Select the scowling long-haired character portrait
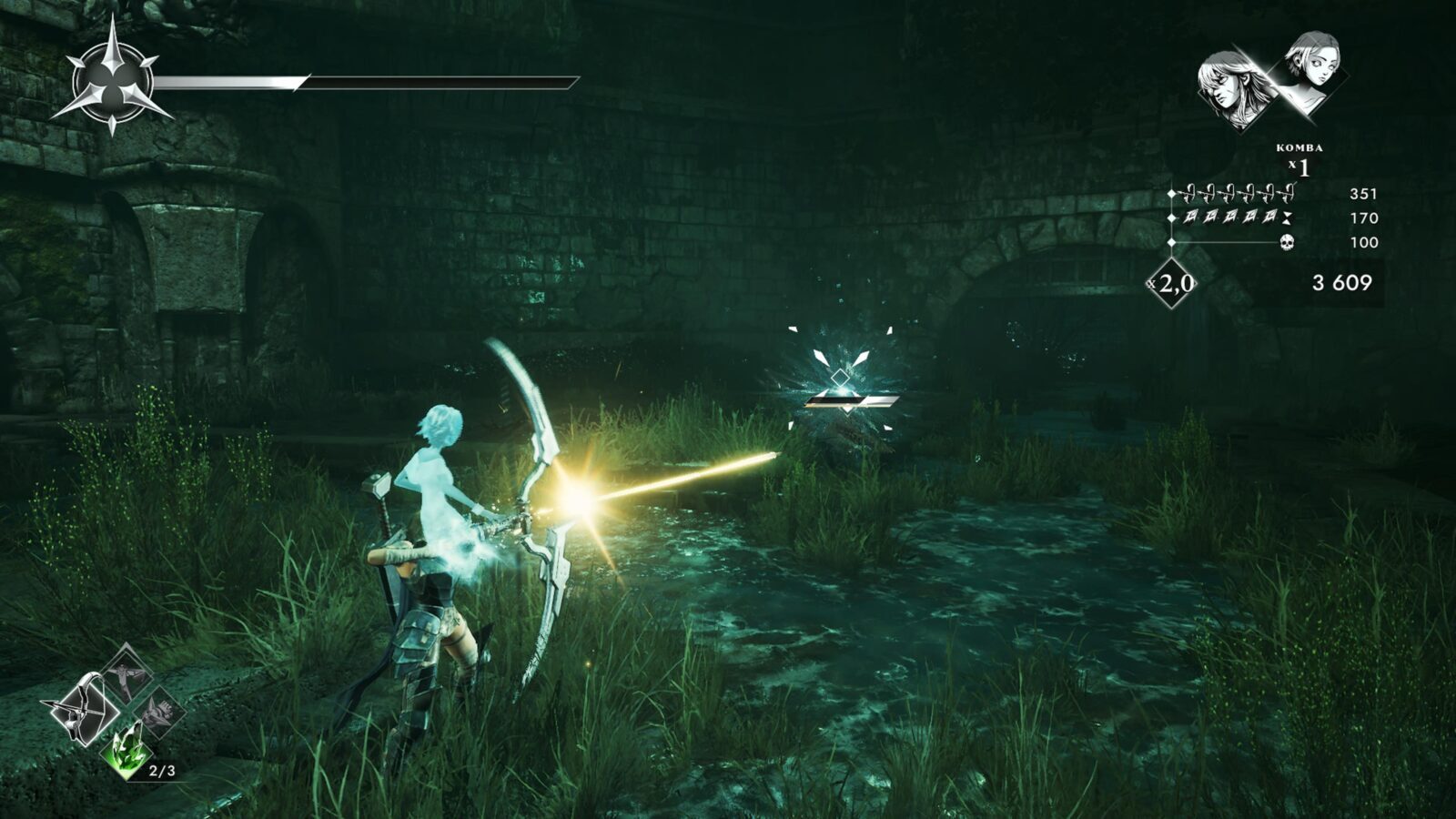 [1231, 88]
